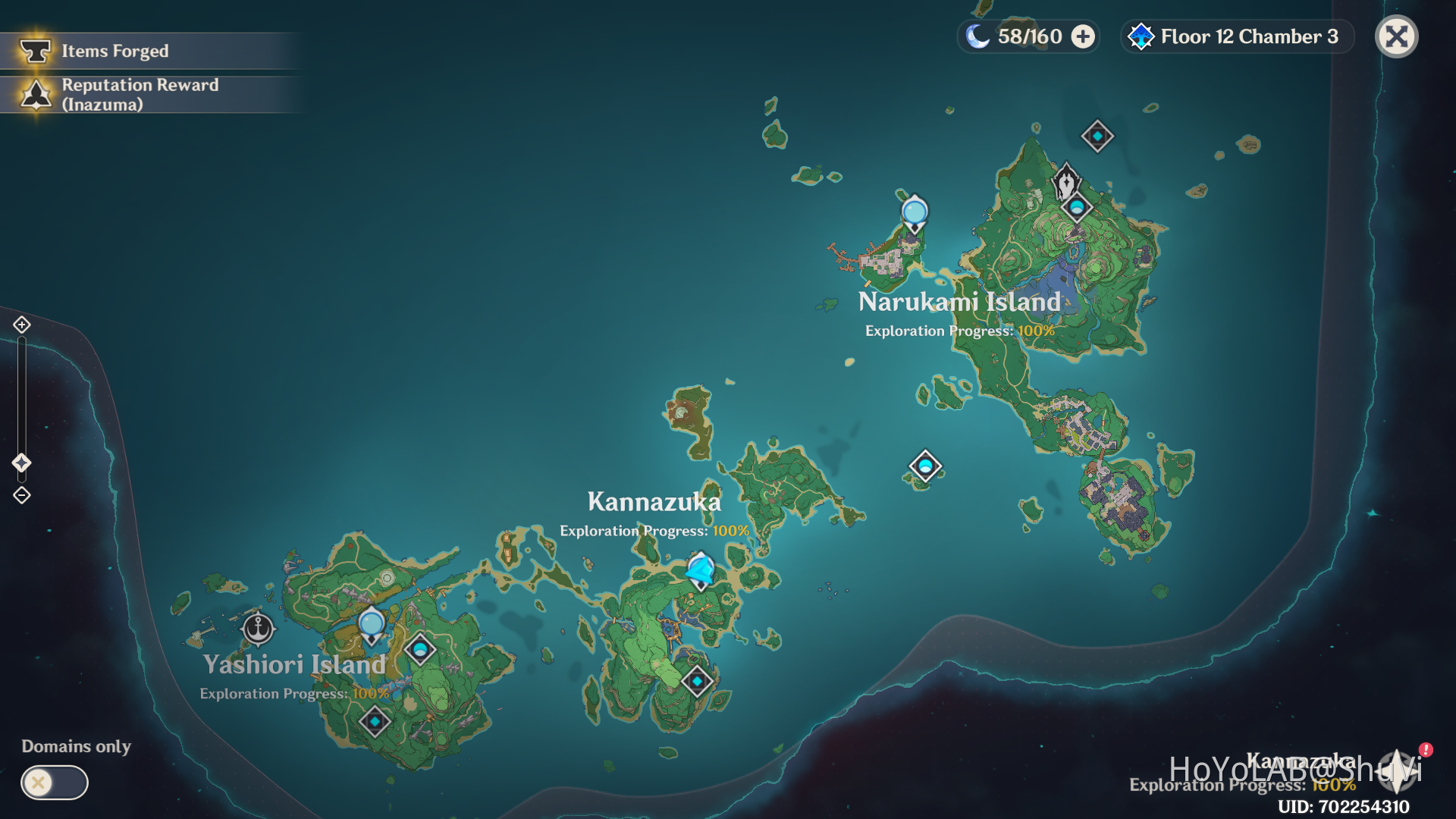Select the Statue of the Seven on Narukami Island
The image size is (1456, 819).
pos(1067,182)
